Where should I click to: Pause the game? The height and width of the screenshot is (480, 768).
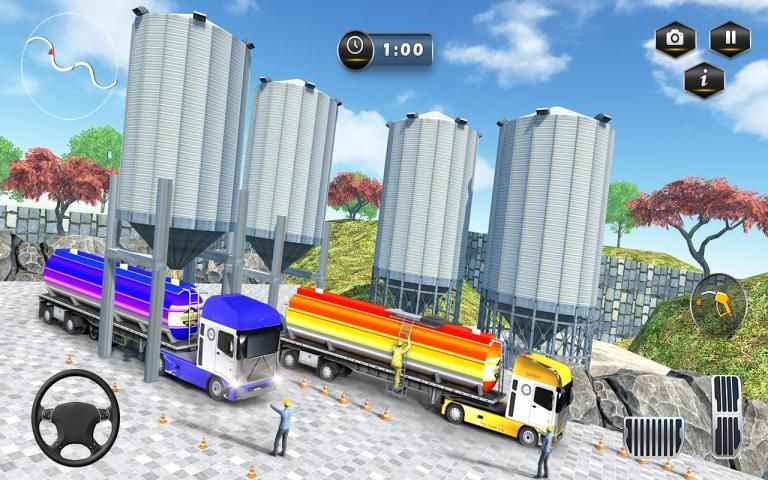point(730,40)
